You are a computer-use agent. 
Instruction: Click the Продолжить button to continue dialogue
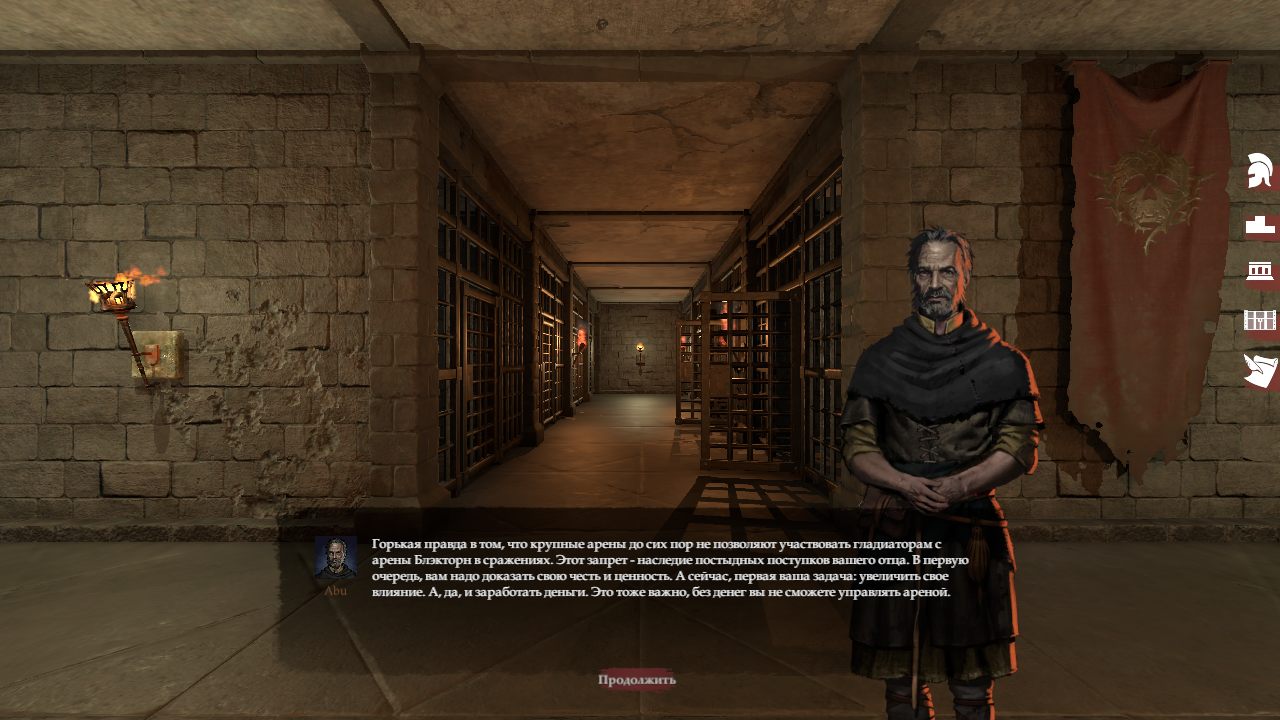point(637,680)
